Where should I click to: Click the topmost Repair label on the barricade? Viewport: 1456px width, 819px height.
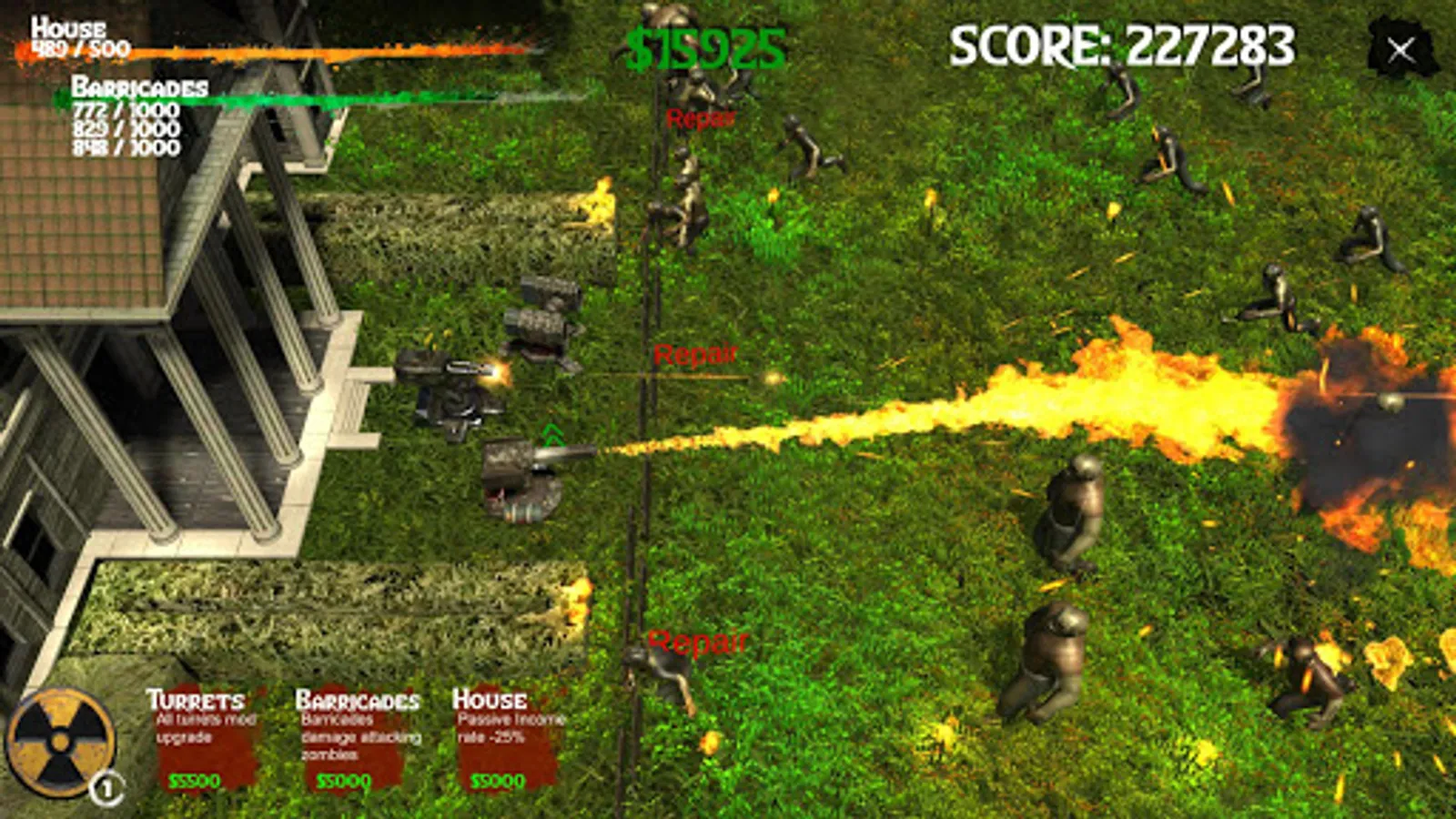point(699,118)
